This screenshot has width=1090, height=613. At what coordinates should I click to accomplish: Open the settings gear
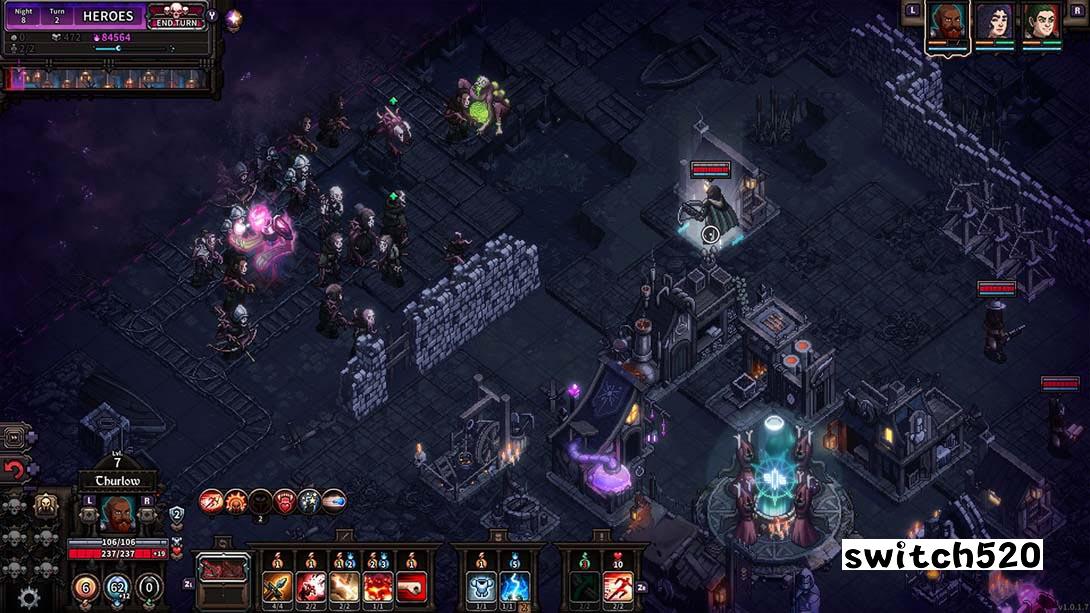[x=29, y=597]
